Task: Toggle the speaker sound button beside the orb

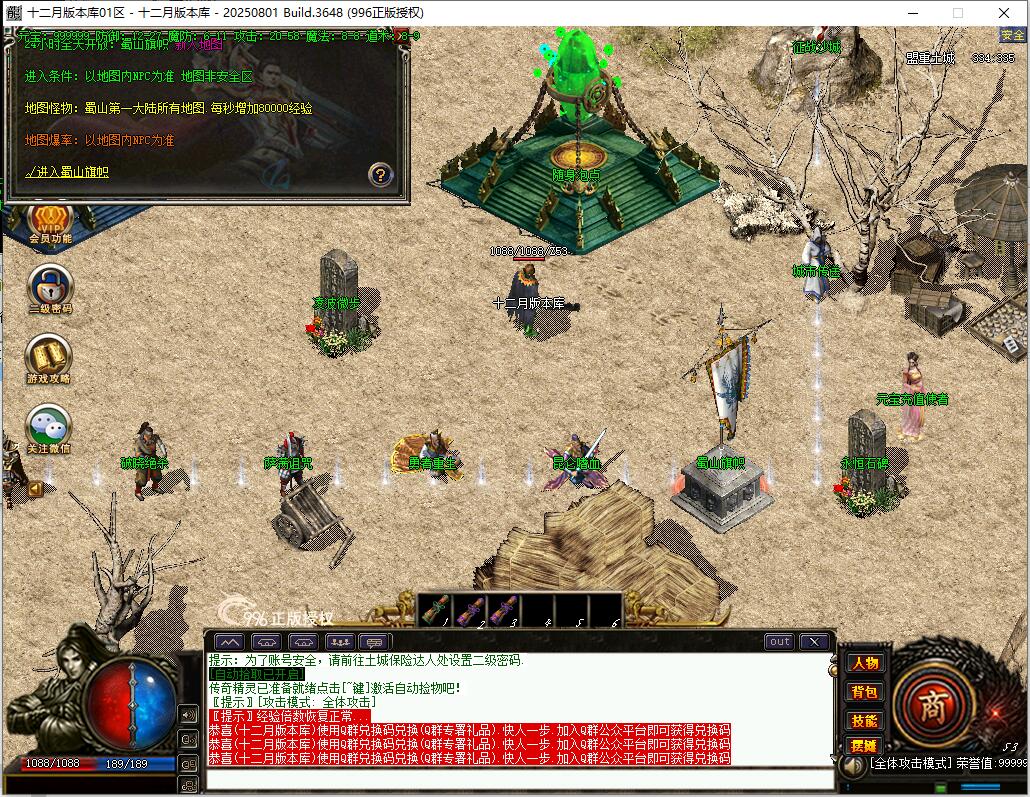Action: point(188,714)
